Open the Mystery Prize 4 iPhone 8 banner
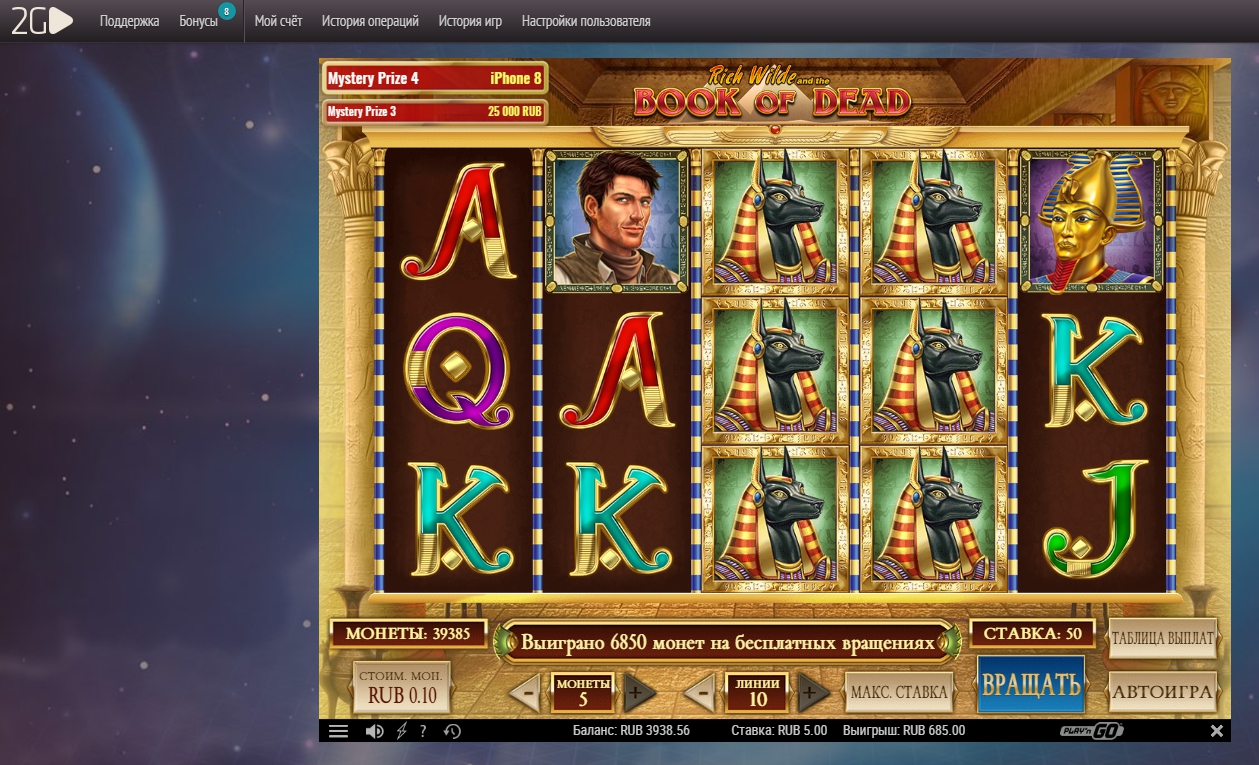The height and width of the screenshot is (765, 1259). click(434, 78)
